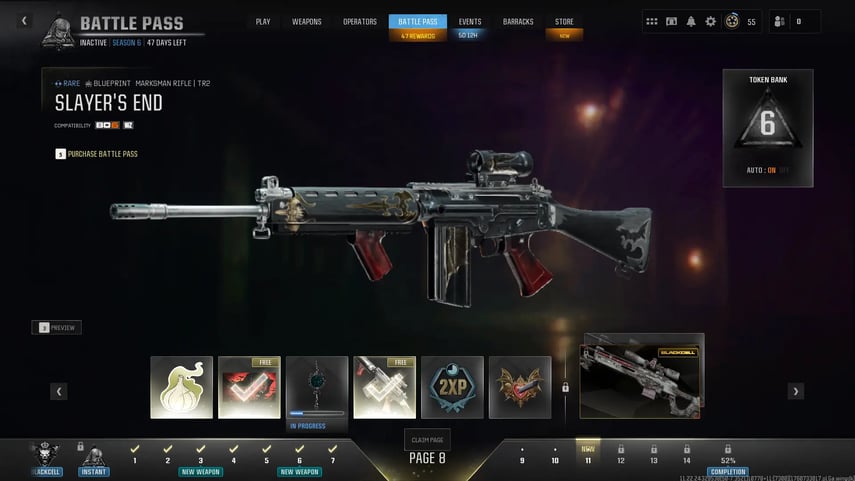855x481 pixels.
Task: Select the Events tab
Action: coord(469,21)
